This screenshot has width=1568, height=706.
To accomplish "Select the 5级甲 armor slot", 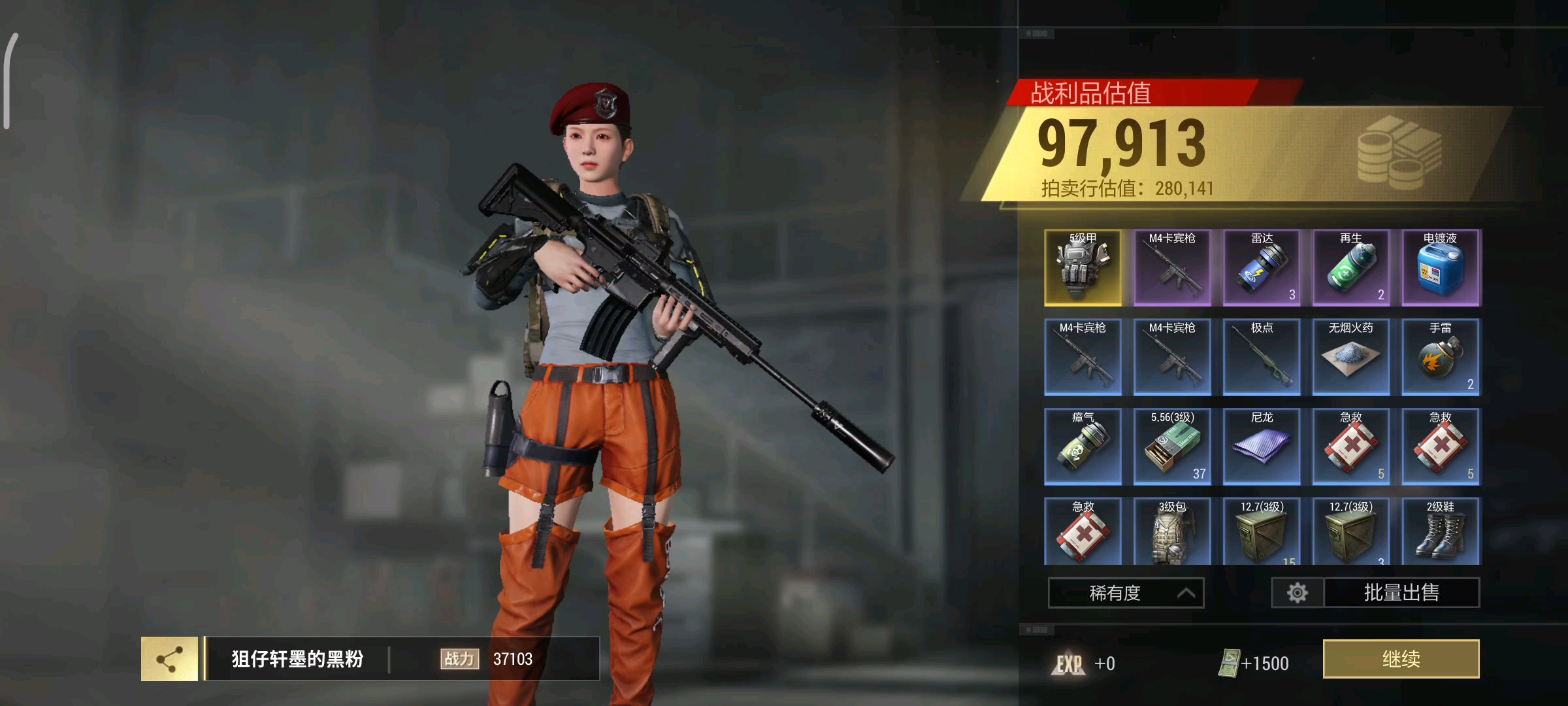I will [x=1083, y=268].
